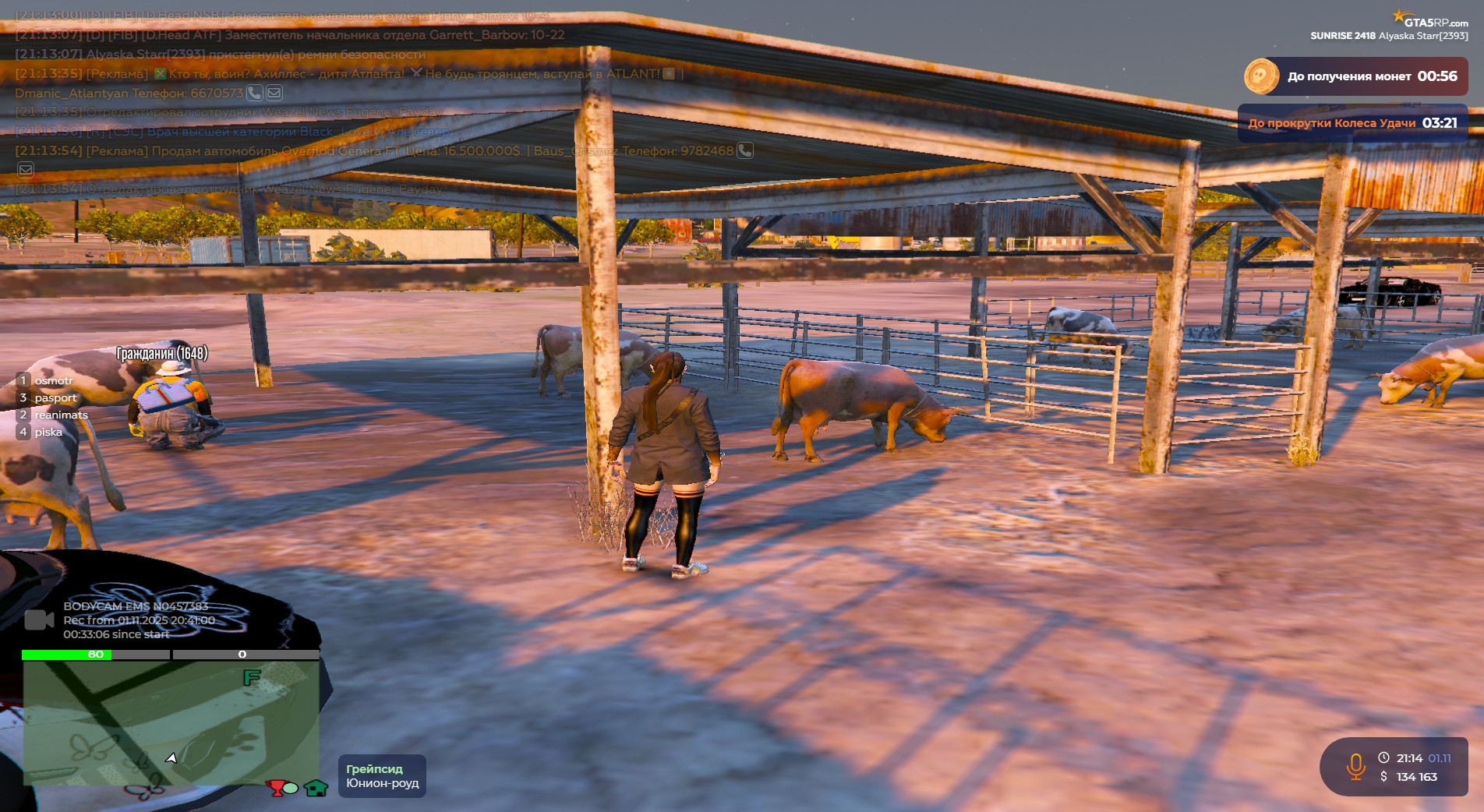The height and width of the screenshot is (812, 1484).
Task: Open the minimap
Action: click(x=171, y=722)
